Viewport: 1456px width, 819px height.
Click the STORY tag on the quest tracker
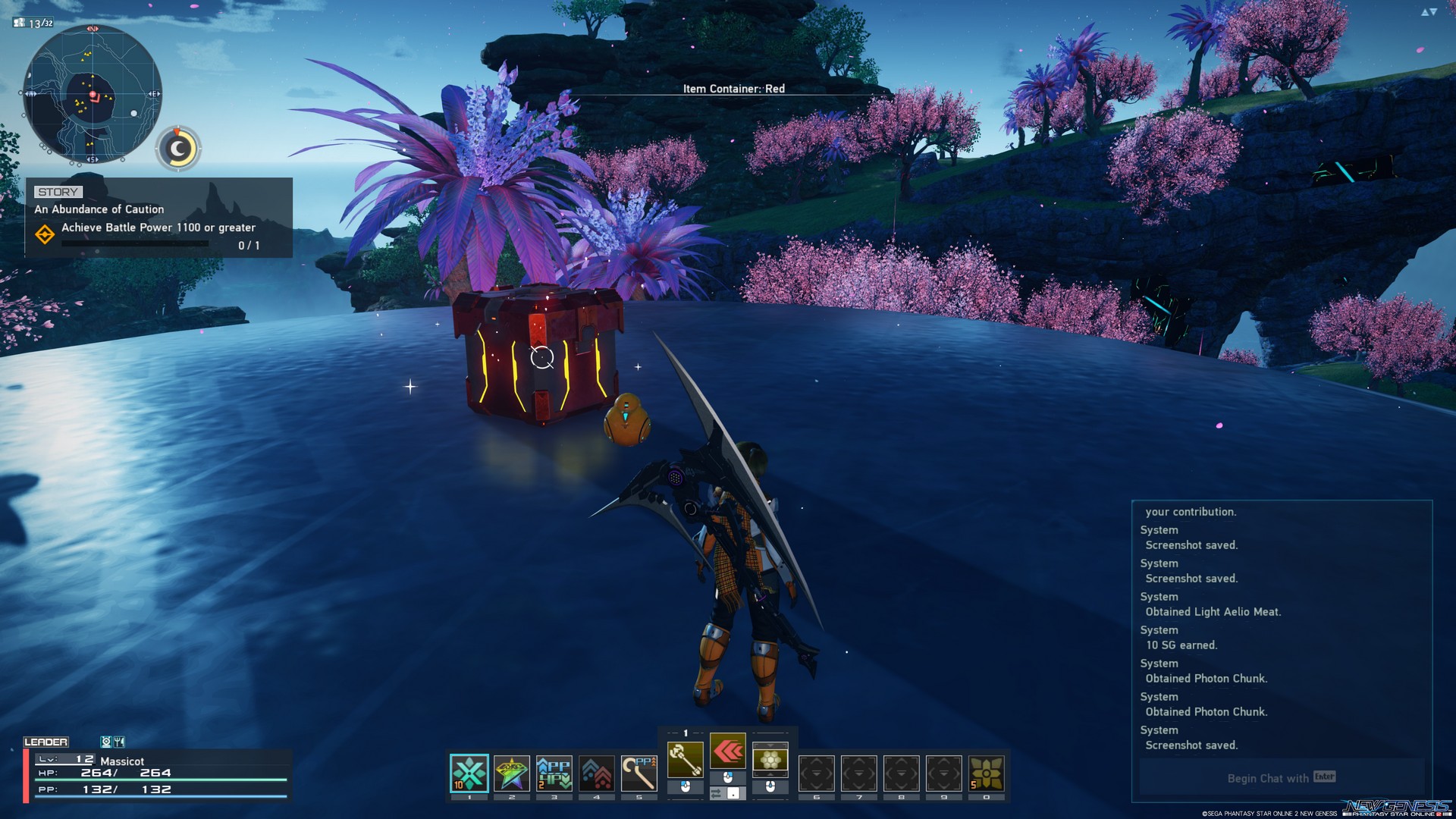point(59,191)
